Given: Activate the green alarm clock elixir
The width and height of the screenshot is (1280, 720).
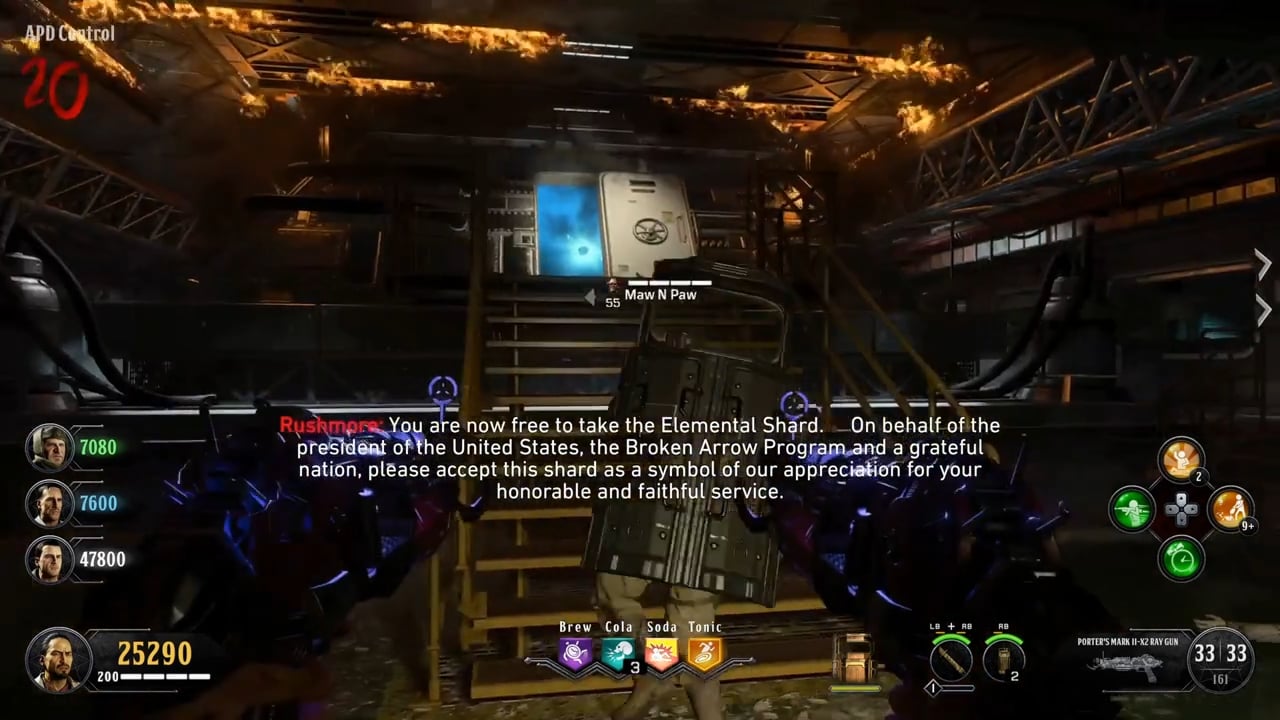Looking at the screenshot, I should click(x=1180, y=558).
